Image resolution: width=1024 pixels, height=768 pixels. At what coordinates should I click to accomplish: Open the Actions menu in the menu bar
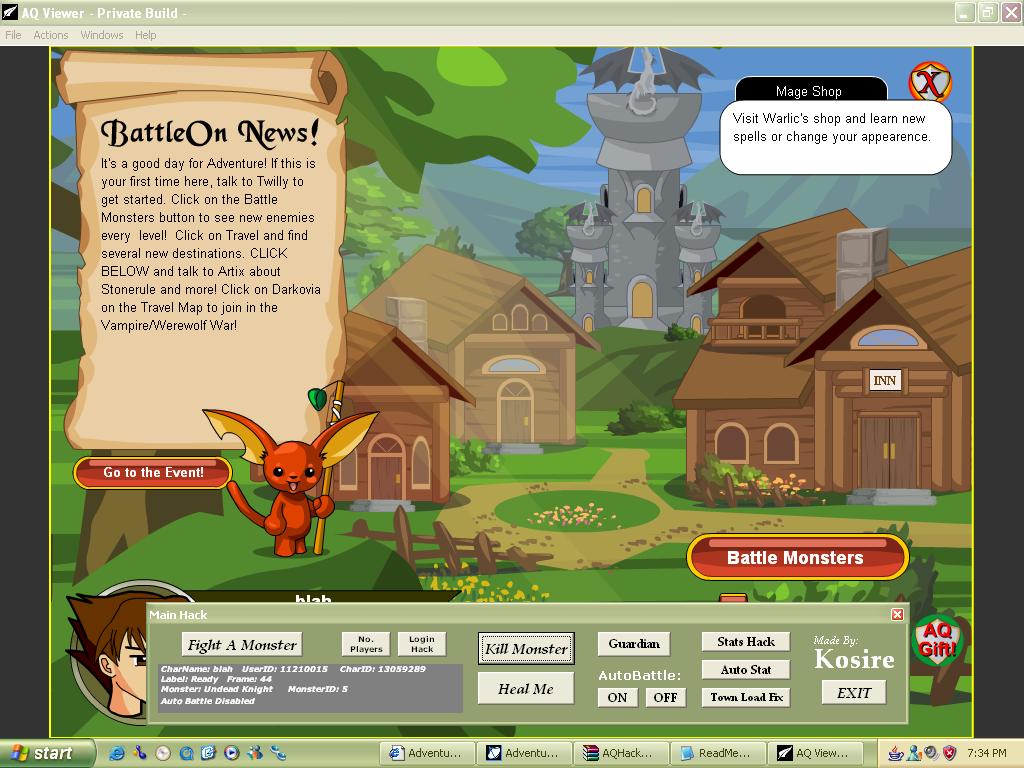click(51, 35)
